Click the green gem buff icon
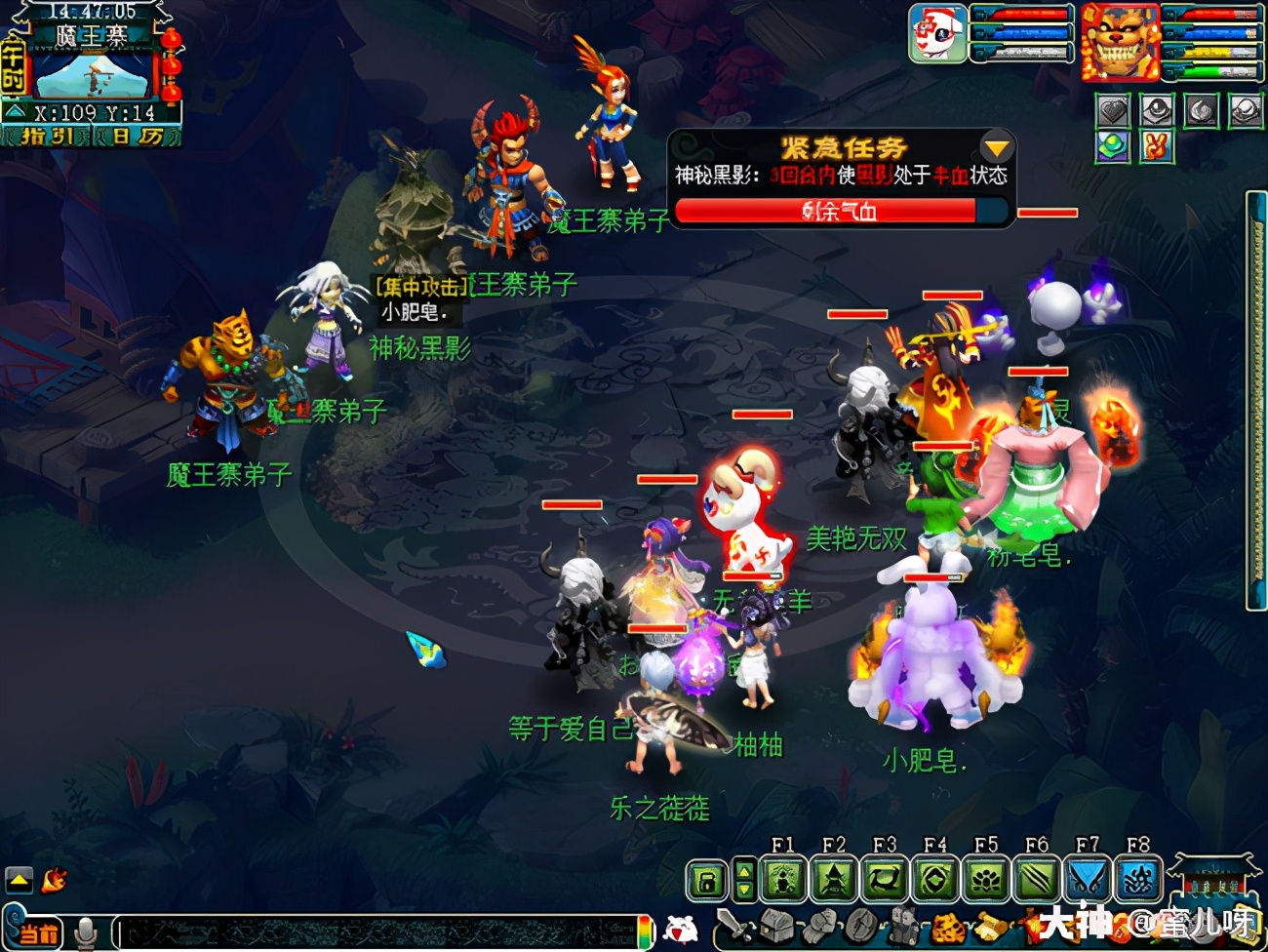The height and width of the screenshot is (952, 1268). (x=1113, y=146)
